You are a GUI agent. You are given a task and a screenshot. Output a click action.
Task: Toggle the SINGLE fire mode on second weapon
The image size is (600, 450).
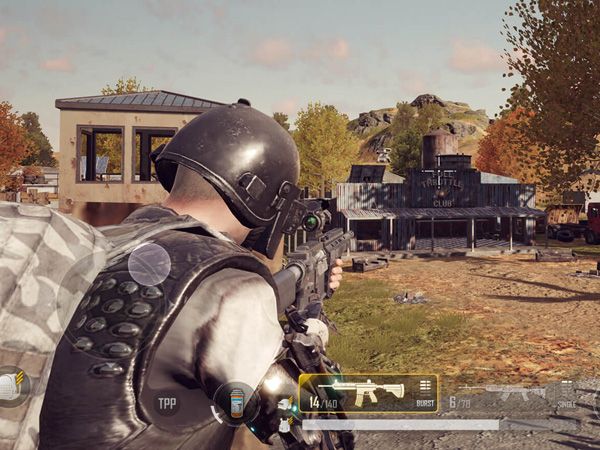(567, 394)
